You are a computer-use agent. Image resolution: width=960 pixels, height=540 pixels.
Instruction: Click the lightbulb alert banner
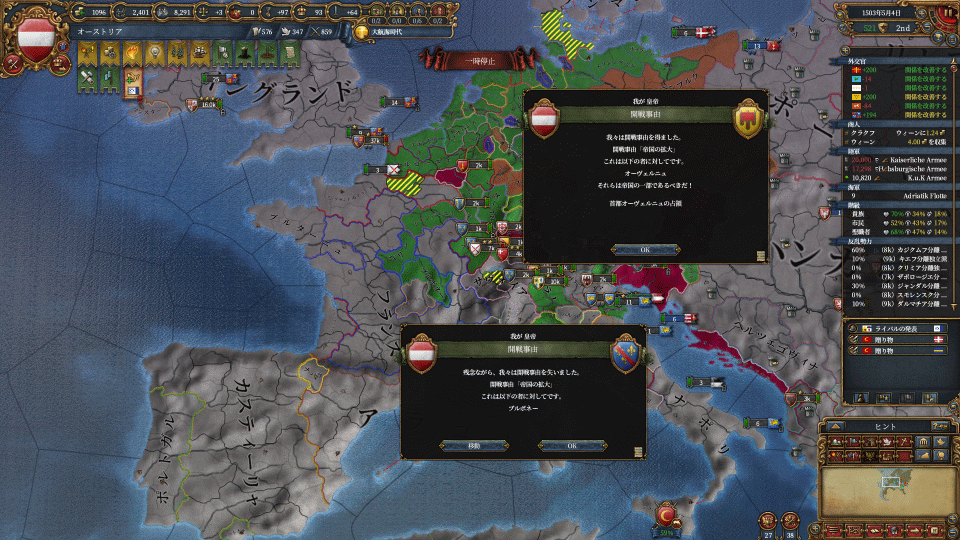154,52
